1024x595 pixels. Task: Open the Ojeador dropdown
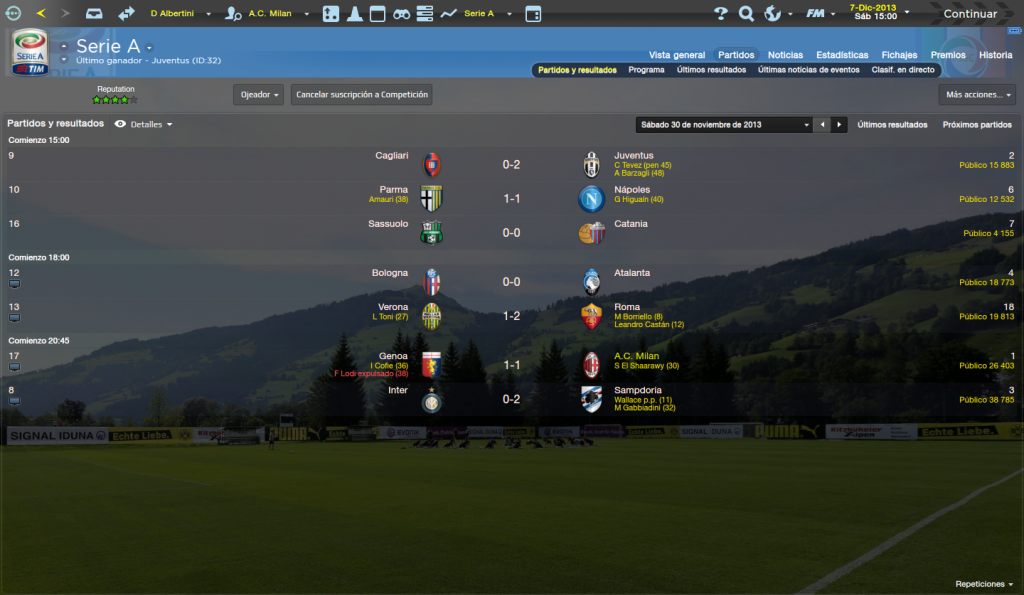click(258, 95)
